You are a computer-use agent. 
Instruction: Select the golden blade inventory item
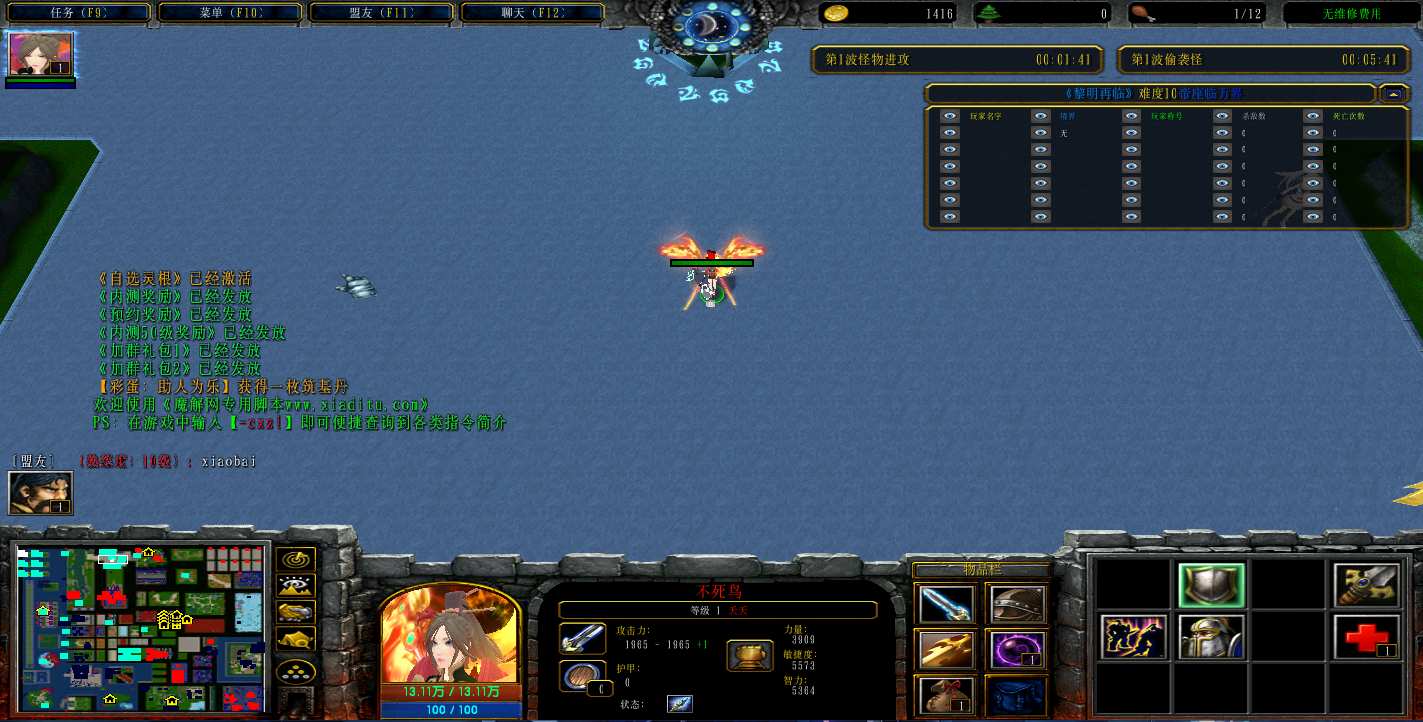click(945, 649)
